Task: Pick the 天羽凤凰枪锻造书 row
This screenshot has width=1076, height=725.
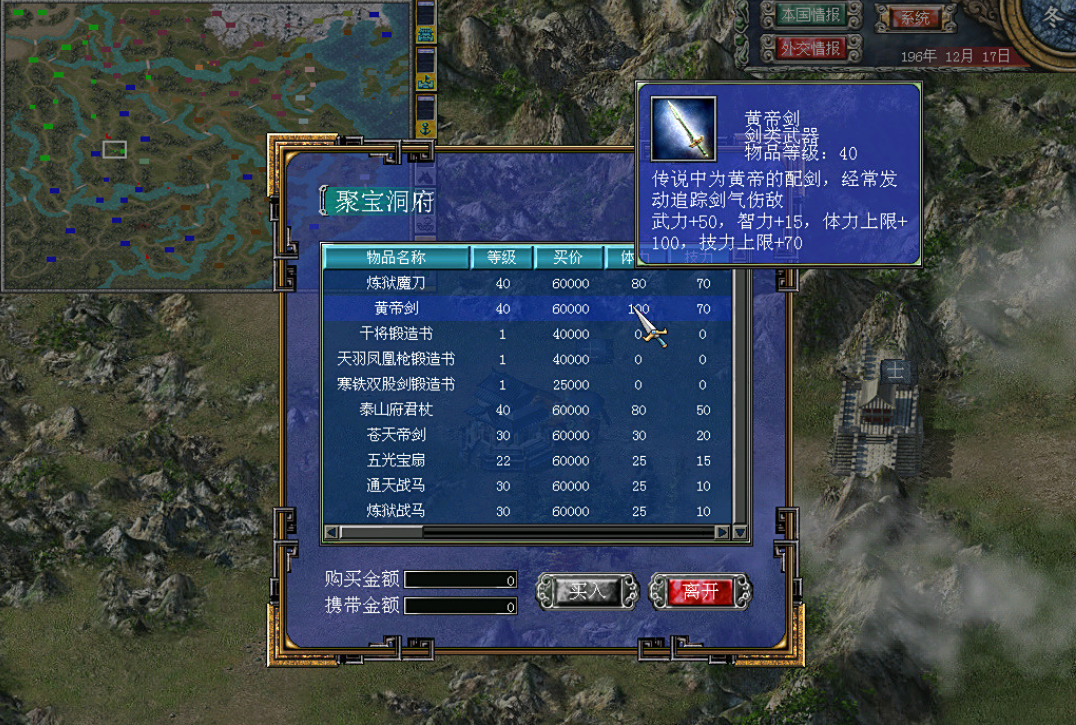Action: click(396, 359)
